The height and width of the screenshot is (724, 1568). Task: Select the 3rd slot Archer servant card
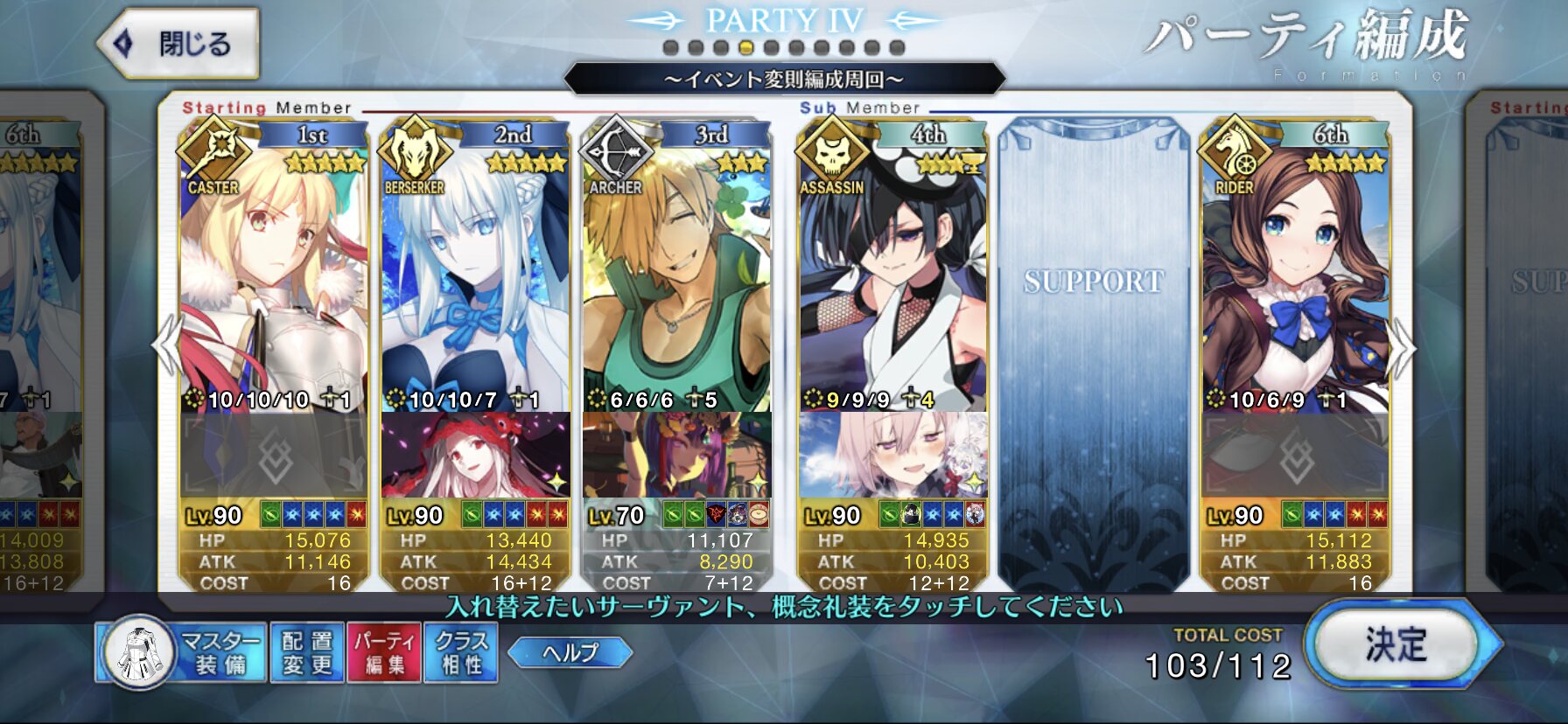coord(676,271)
